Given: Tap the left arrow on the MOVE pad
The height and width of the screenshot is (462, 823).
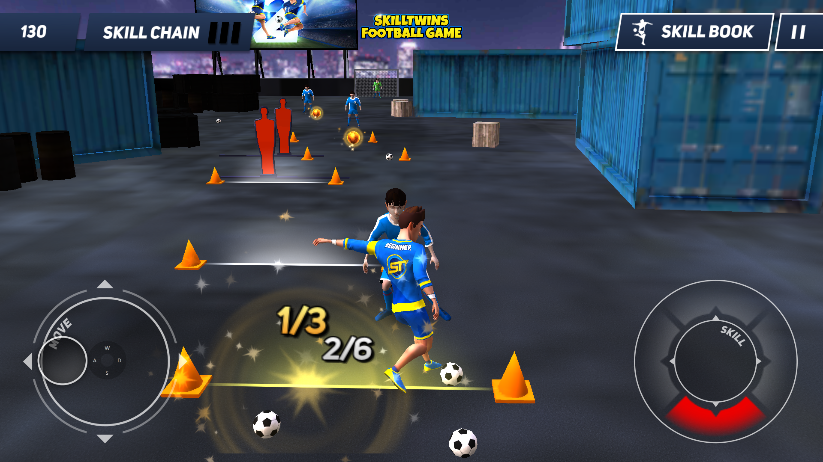Looking at the screenshot, I should click(28, 361).
